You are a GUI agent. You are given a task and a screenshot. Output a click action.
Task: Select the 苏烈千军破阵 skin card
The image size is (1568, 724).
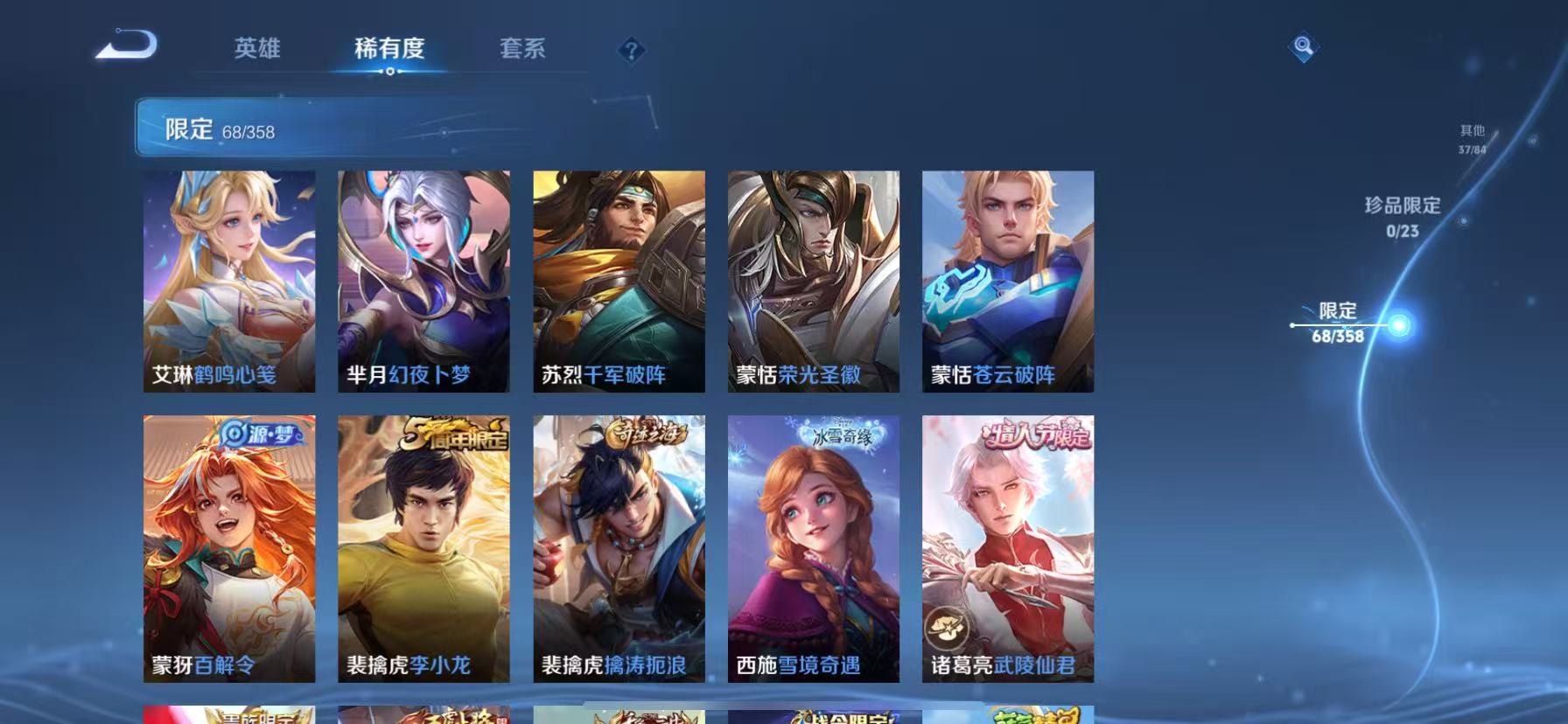pyautogui.click(x=619, y=280)
